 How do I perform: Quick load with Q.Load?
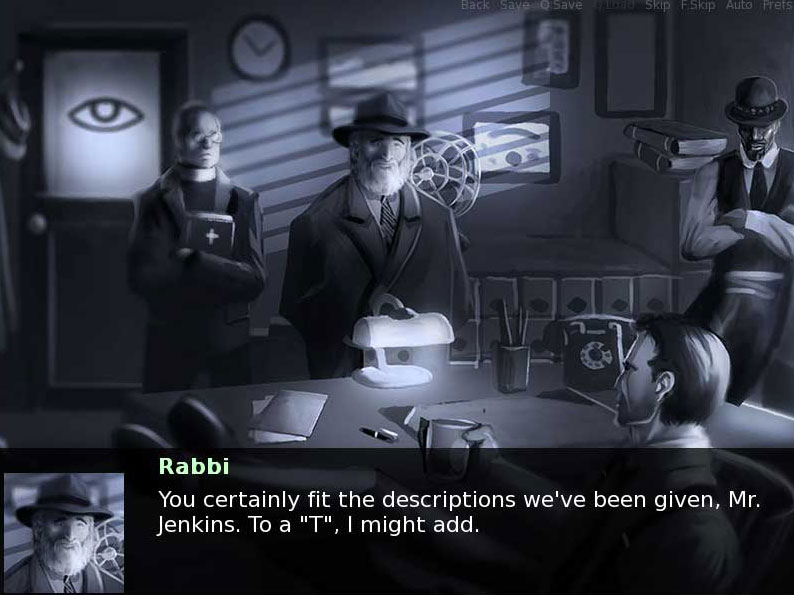point(614,6)
